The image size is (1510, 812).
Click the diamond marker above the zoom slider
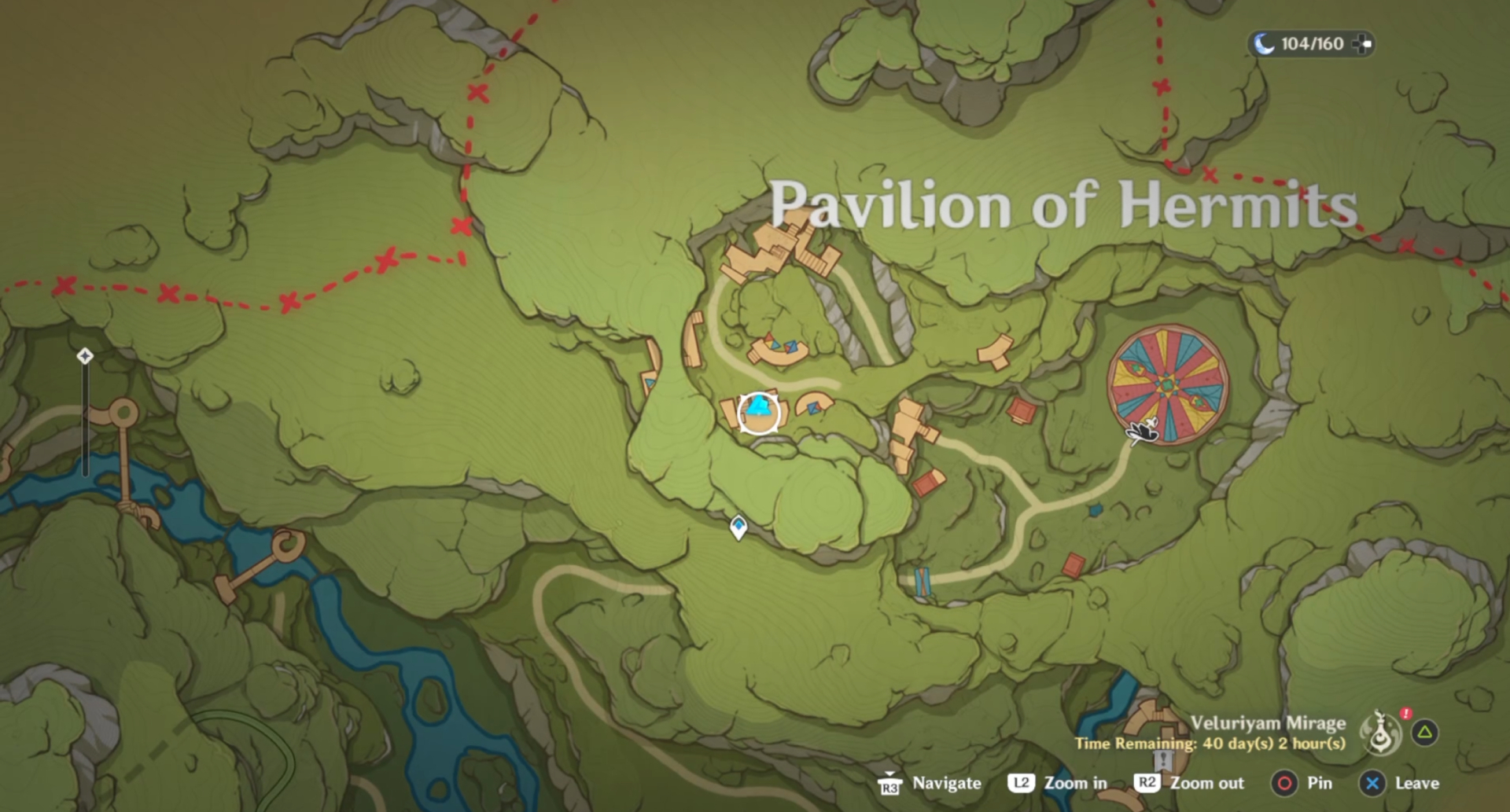tap(85, 355)
